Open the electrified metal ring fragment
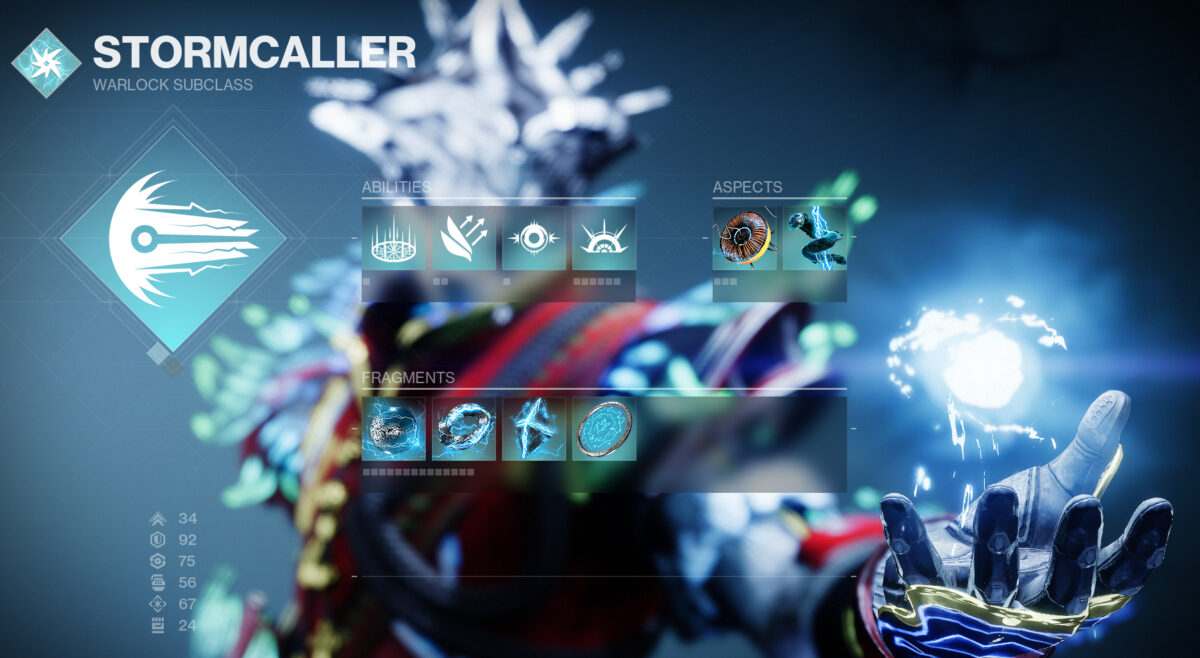Screen dimensions: 1200x658 pyautogui.click(x=464, y=429)
